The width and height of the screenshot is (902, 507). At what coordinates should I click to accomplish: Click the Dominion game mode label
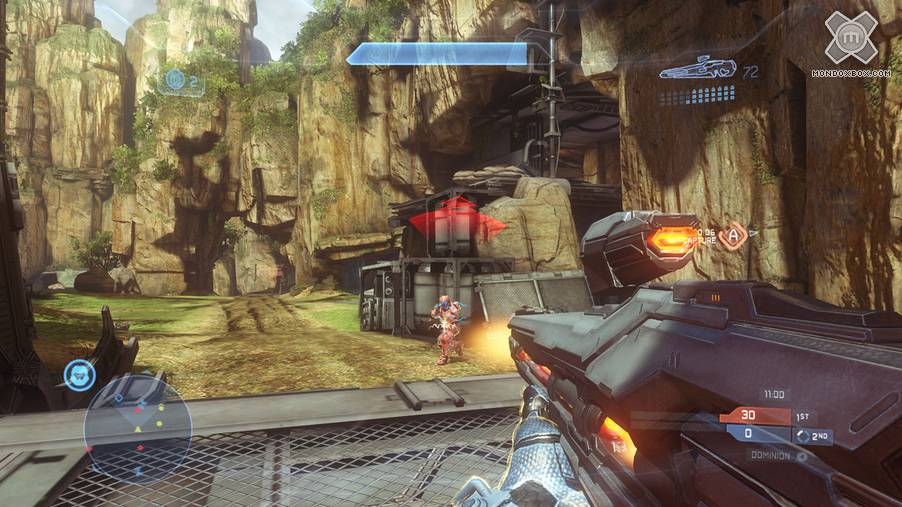pyautogui.click(x=773, y=455)
